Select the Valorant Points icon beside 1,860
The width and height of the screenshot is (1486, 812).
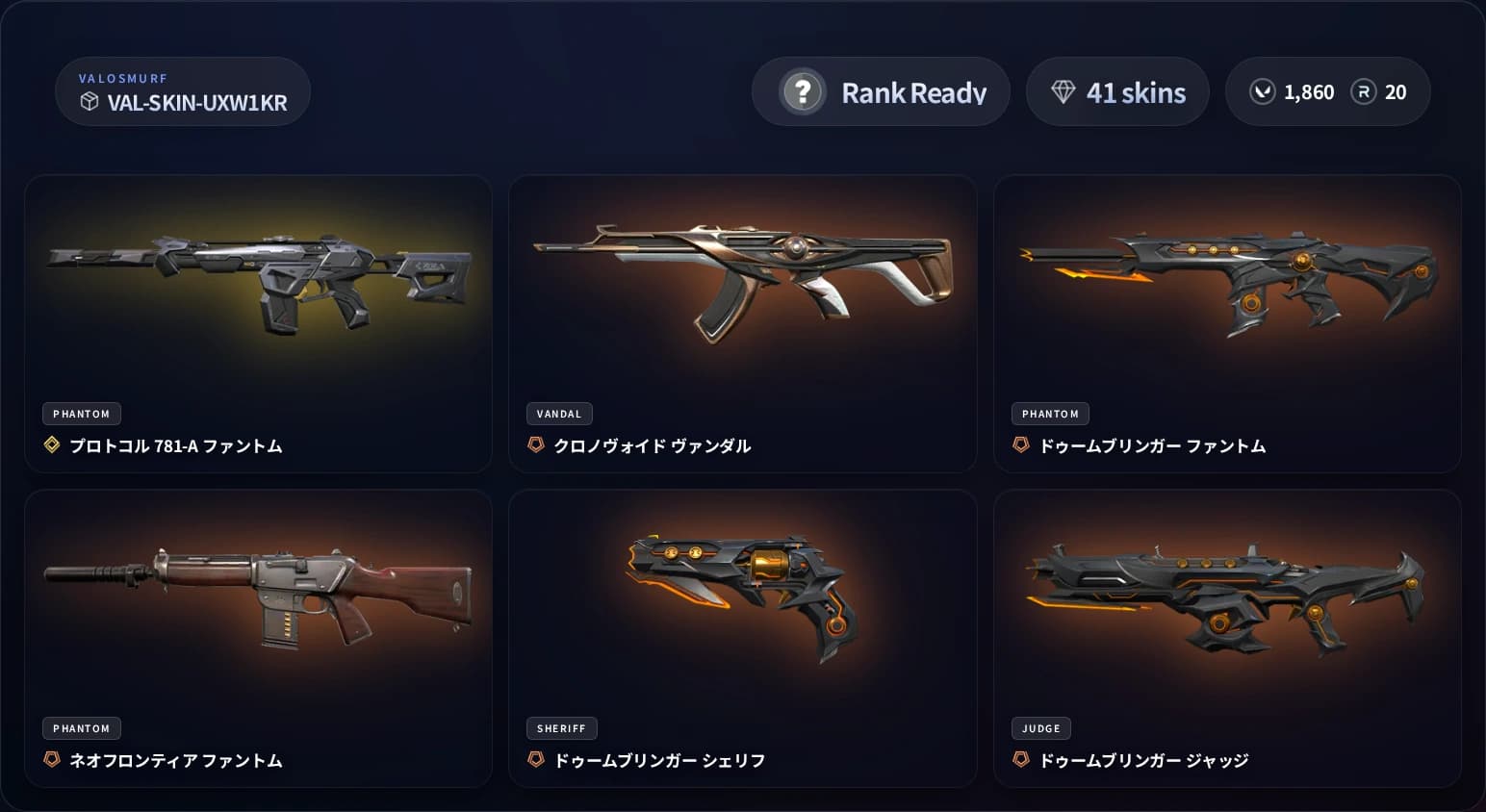[1262, 91]
